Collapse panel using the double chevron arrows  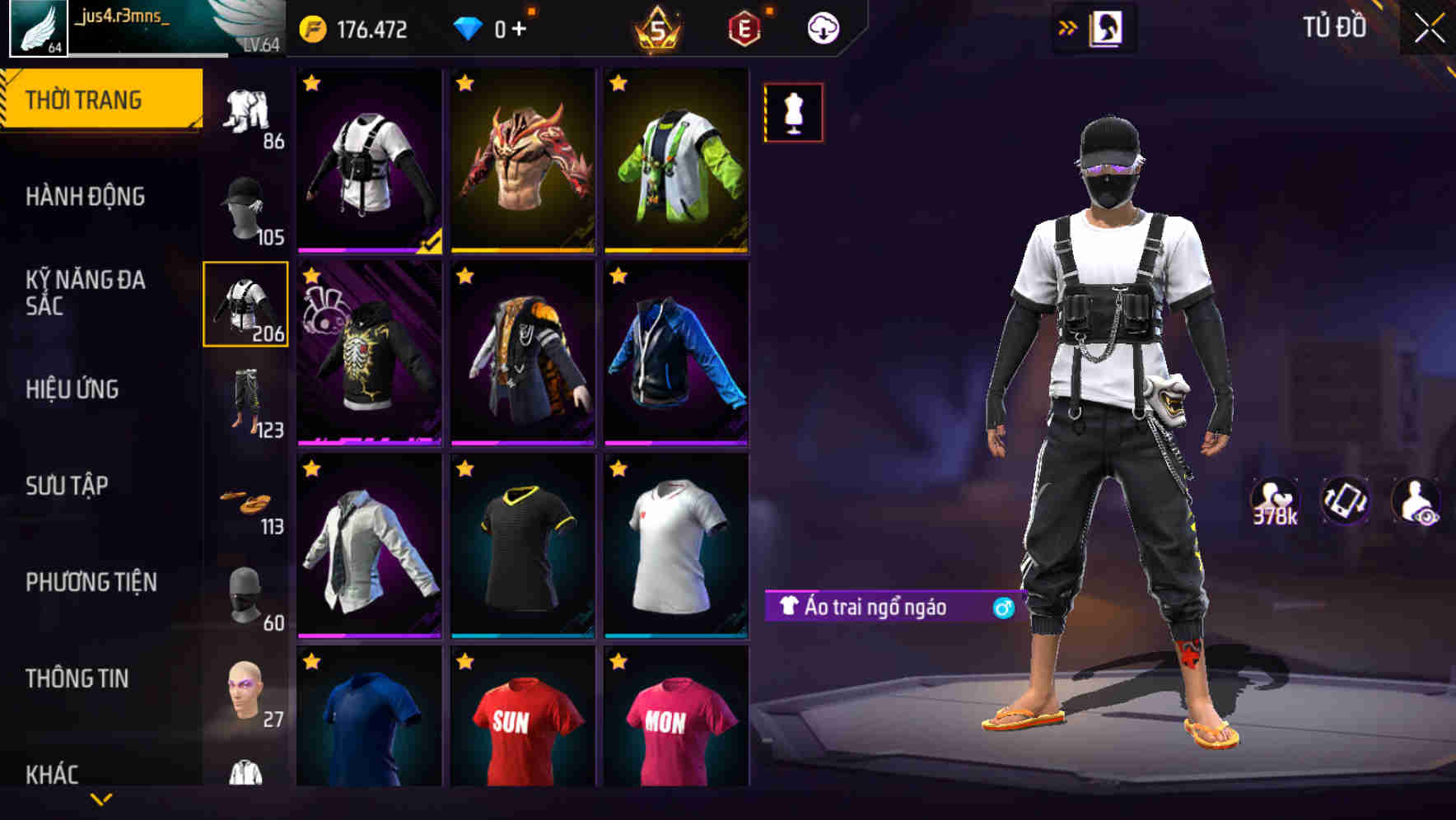pyautogui.click(x=1067, y=26)
